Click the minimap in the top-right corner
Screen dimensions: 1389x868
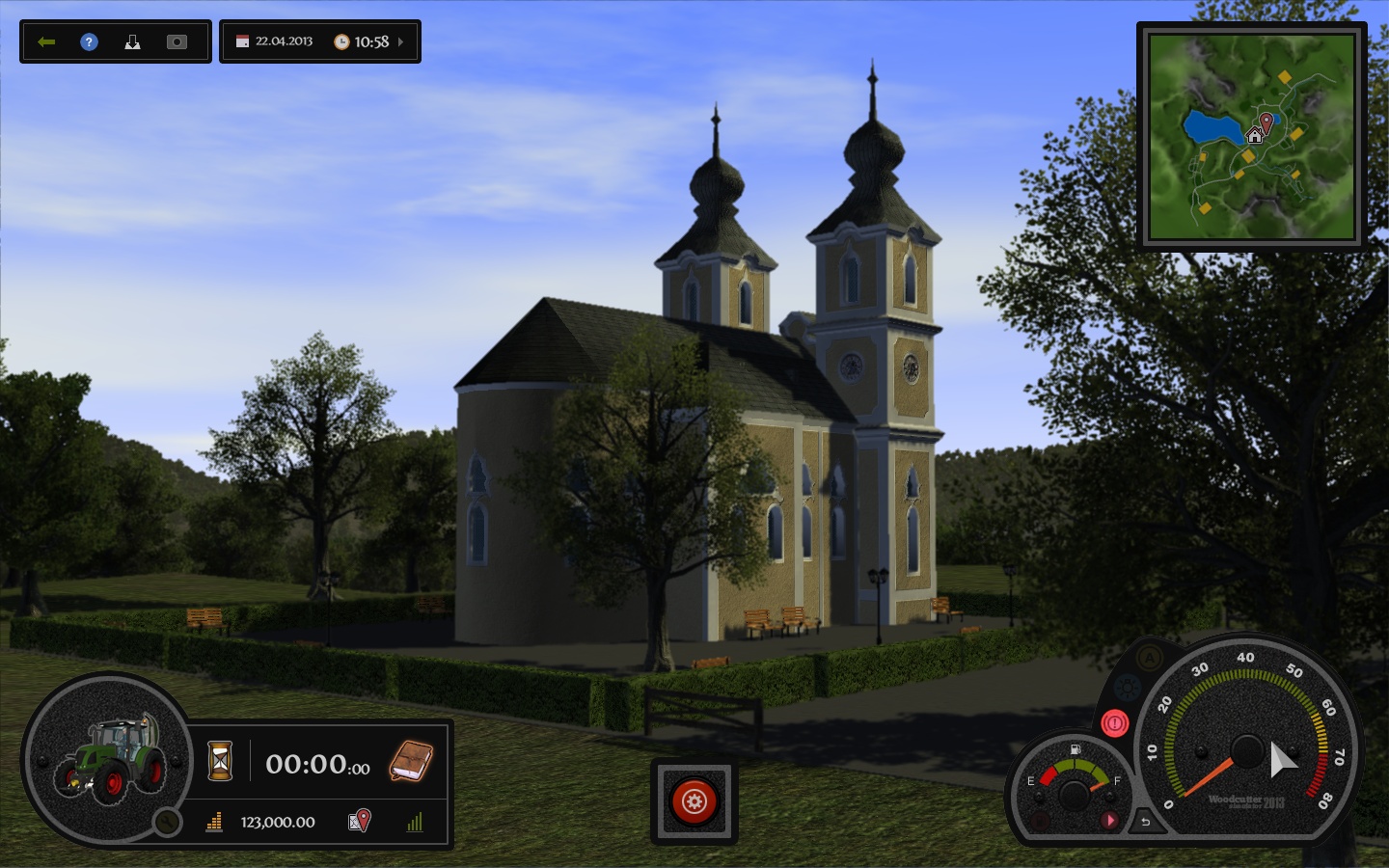tap(1251, 136)
